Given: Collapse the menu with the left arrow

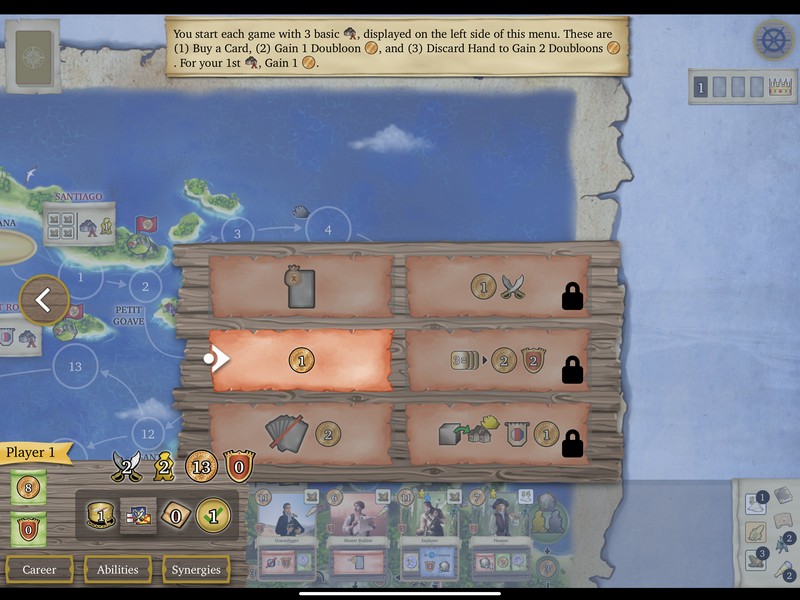Looking at the screenshot, I should 44,299.
